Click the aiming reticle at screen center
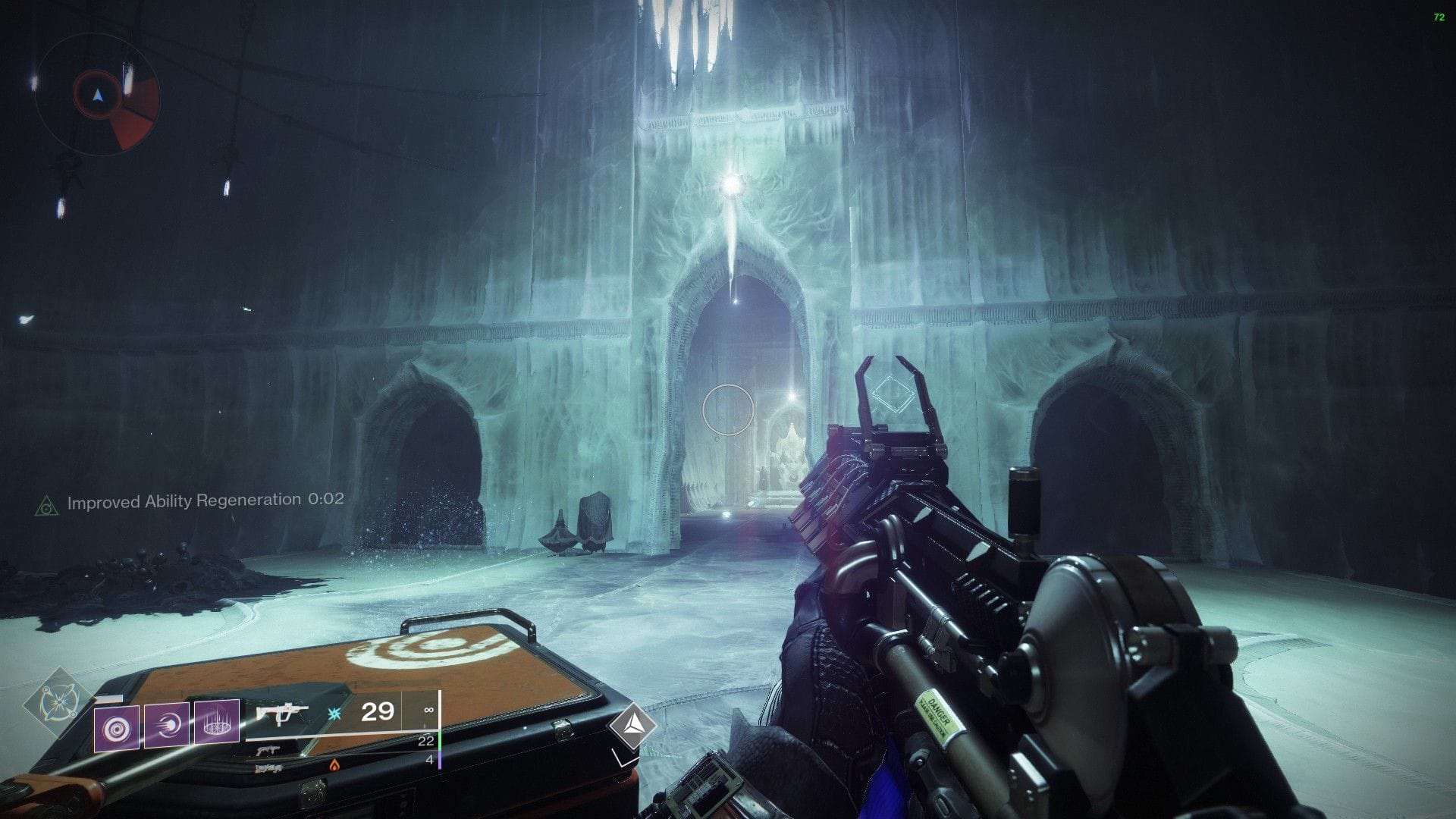1456x819 pixels. coord(728,409)
